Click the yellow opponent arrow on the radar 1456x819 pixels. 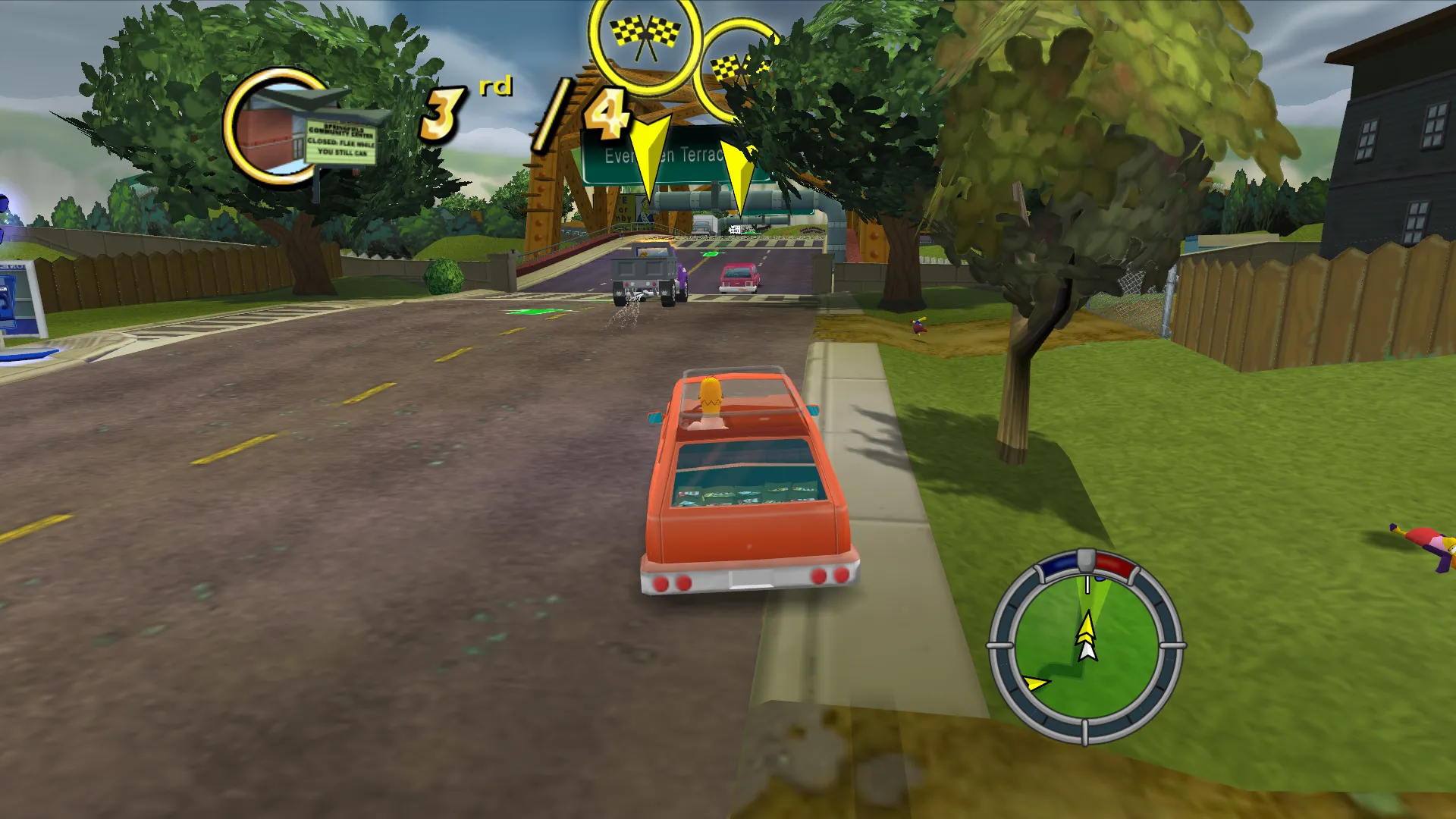click(1035, 682)
